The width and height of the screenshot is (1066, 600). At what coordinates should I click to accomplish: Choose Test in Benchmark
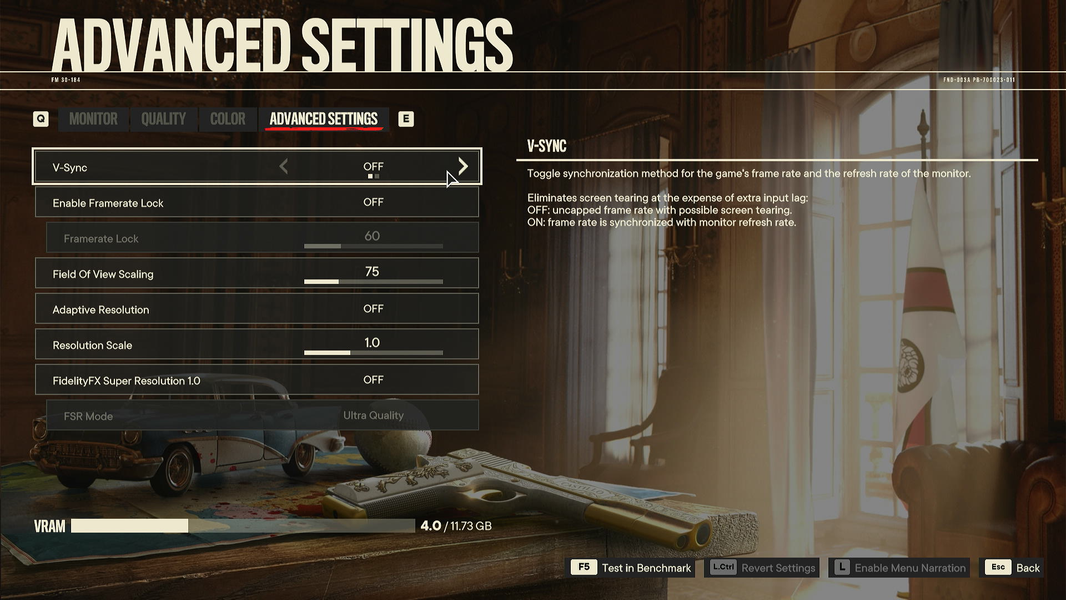[633, 568]
